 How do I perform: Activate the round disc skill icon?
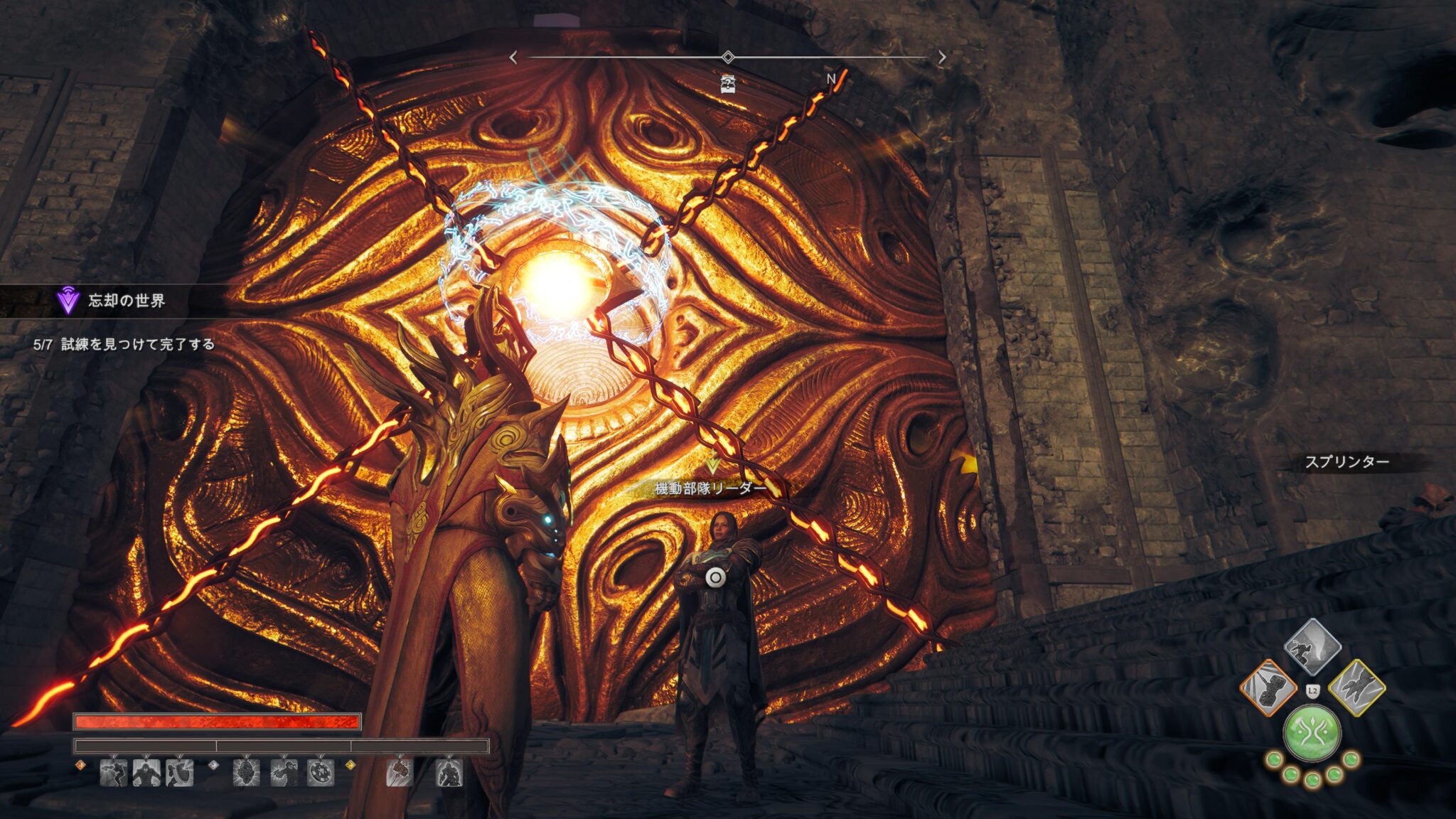point(321,773)
